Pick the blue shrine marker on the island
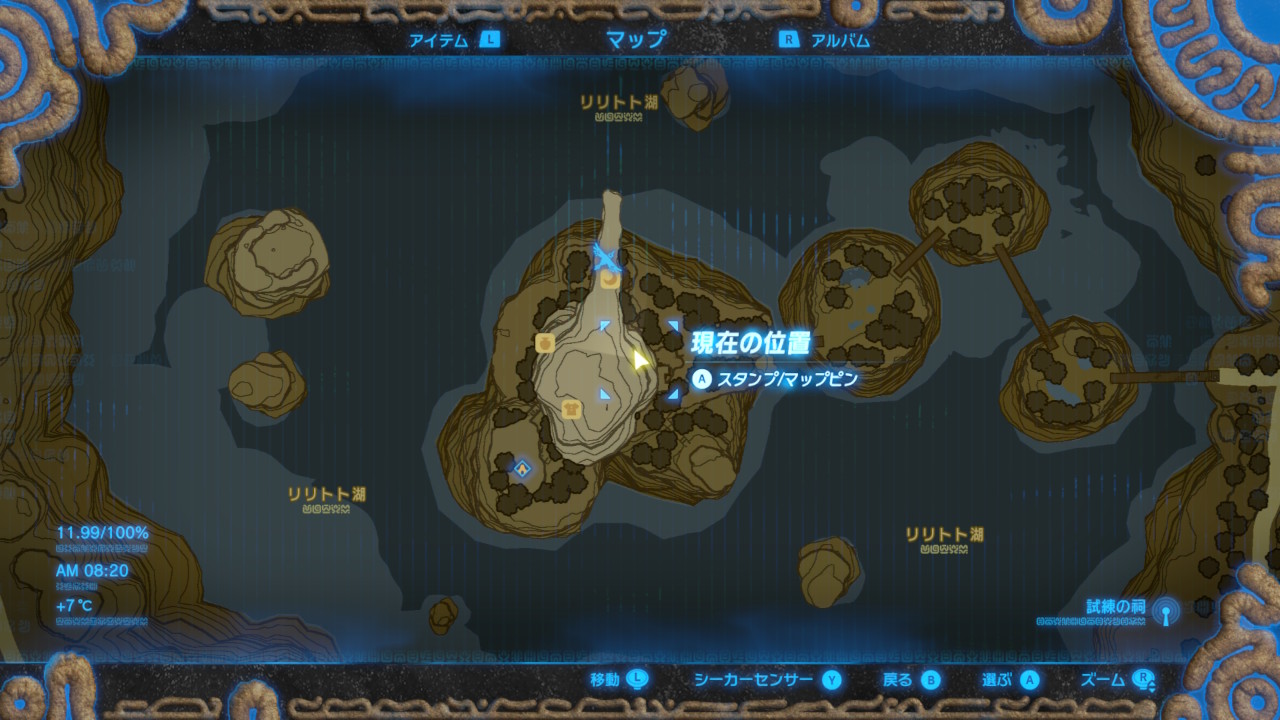The width and height of the screenshot is (1280, 720). (521, 467)
